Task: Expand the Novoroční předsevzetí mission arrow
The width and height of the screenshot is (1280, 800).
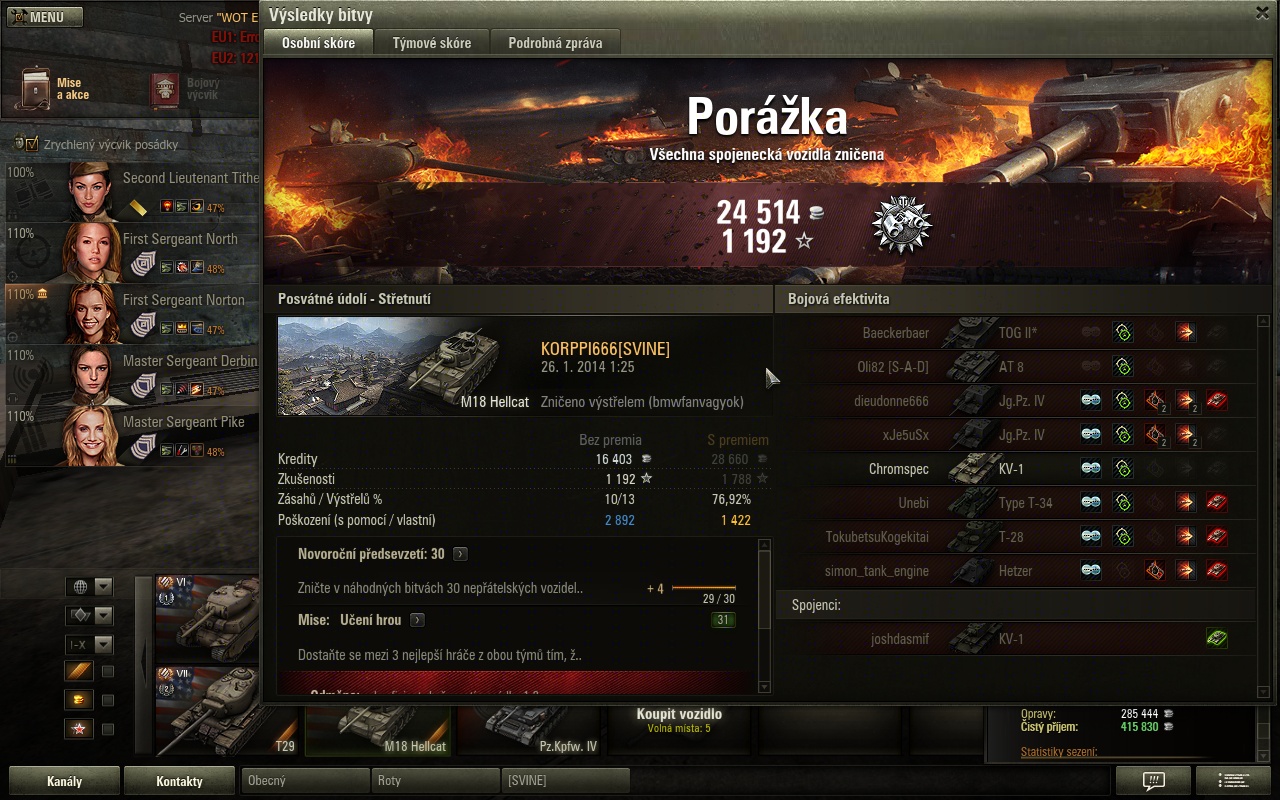Action: (x=460, y=554)
